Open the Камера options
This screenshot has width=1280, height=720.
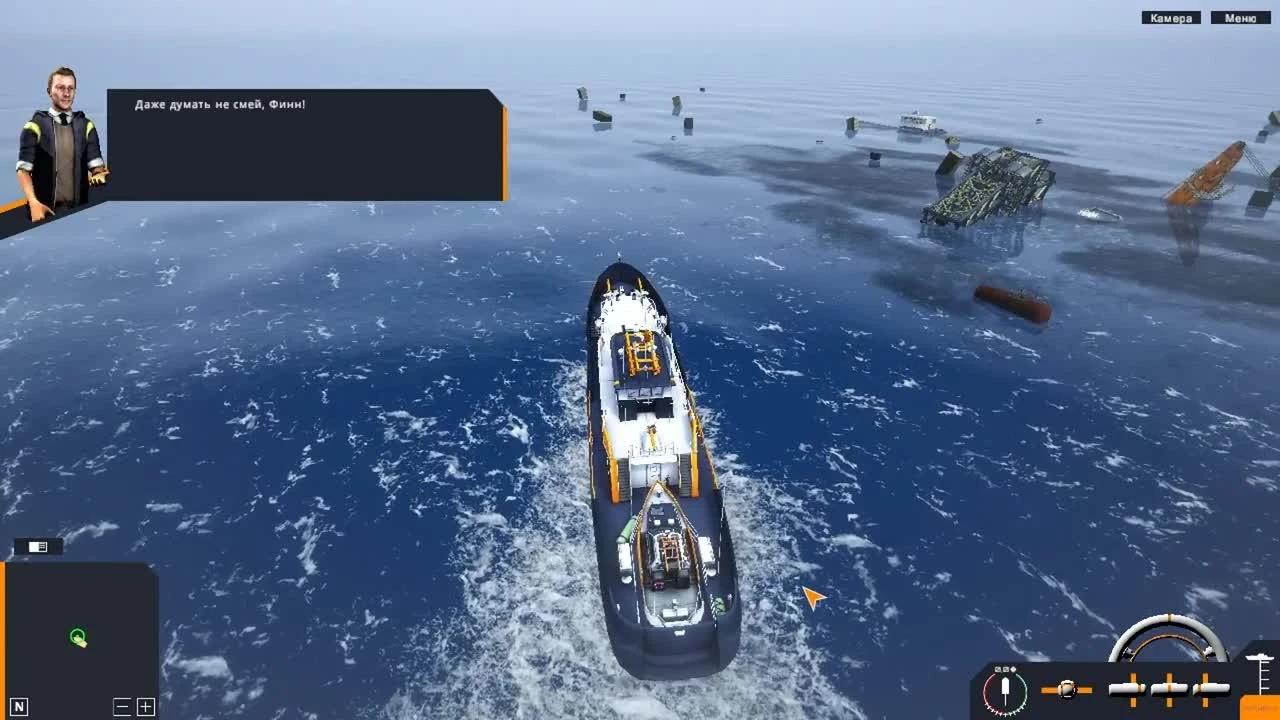(1172, 17)
